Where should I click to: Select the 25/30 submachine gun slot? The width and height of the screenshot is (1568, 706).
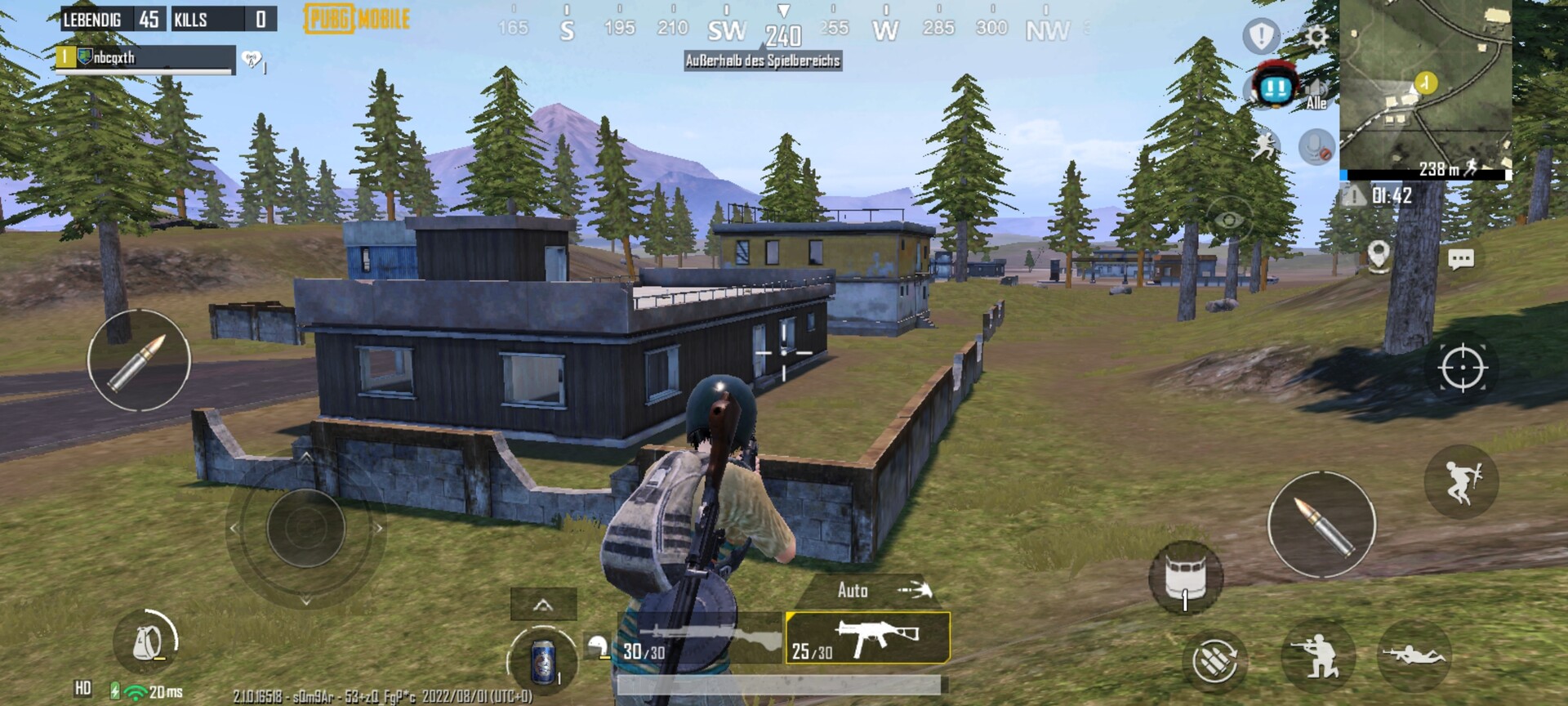867,638
